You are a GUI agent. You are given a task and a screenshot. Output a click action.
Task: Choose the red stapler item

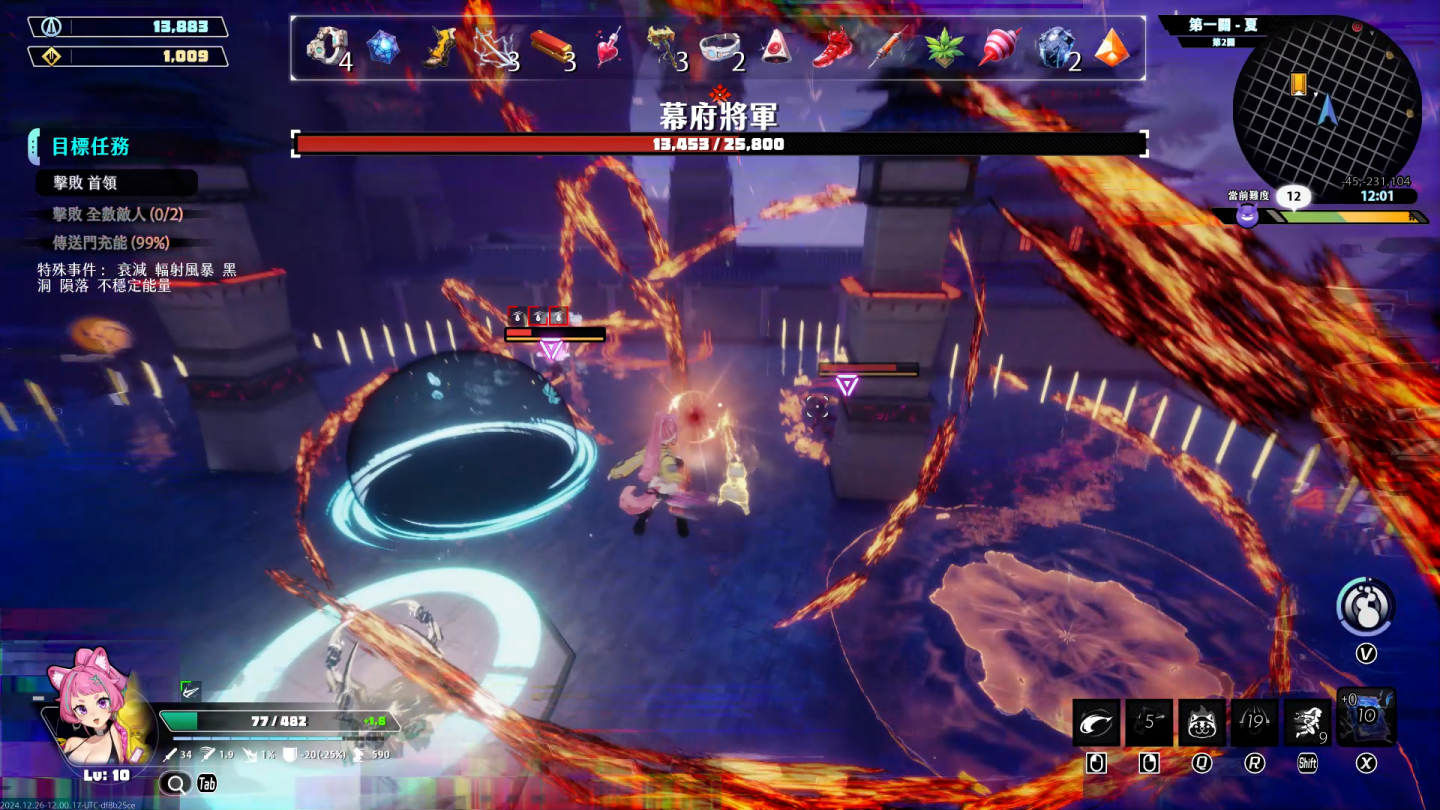[x=551, y=47]
